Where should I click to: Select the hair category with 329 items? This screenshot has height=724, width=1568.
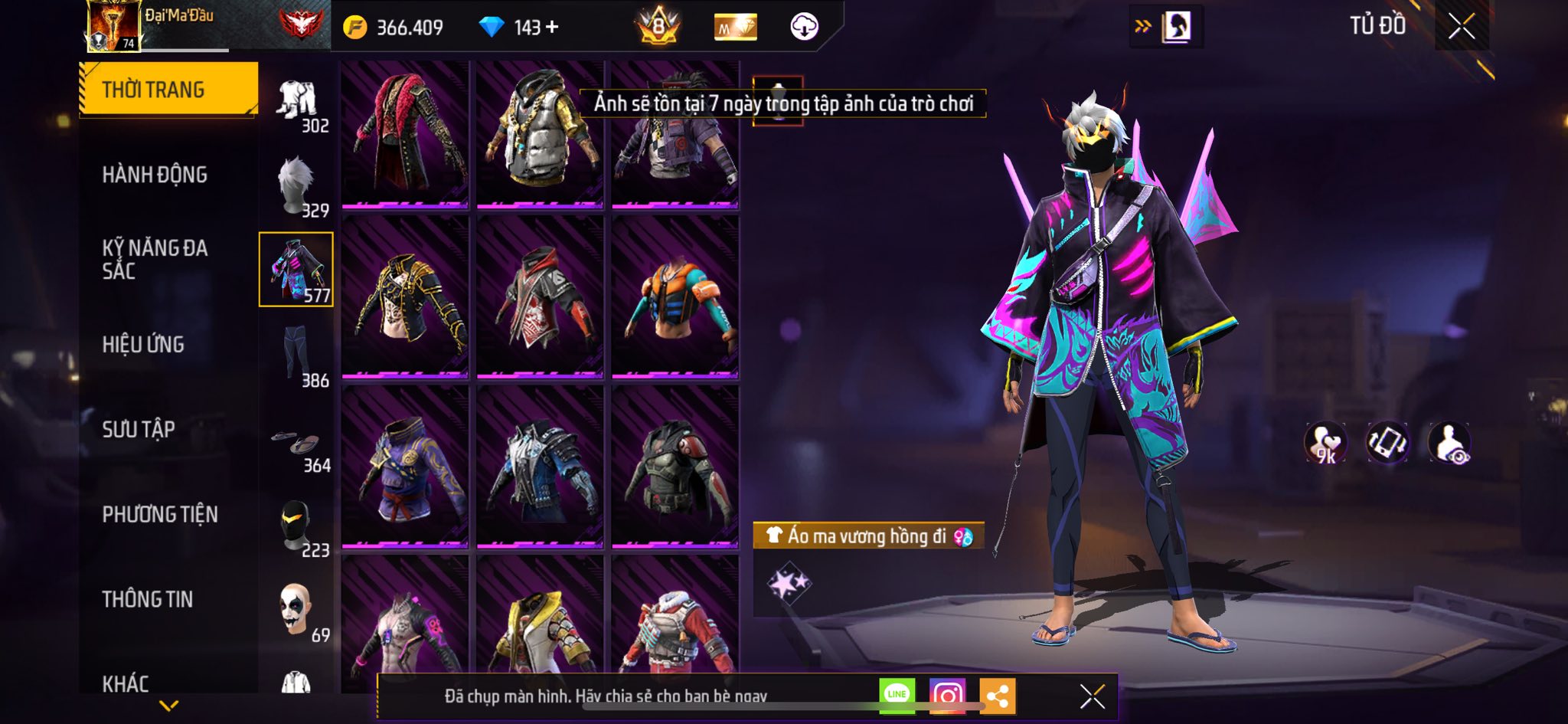click(x=297, y=186)
